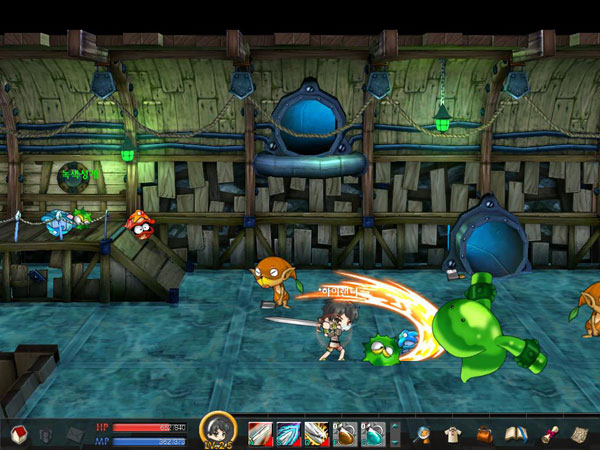
Task: Trigger the white blade fire skill
Action: coord(316,433)
